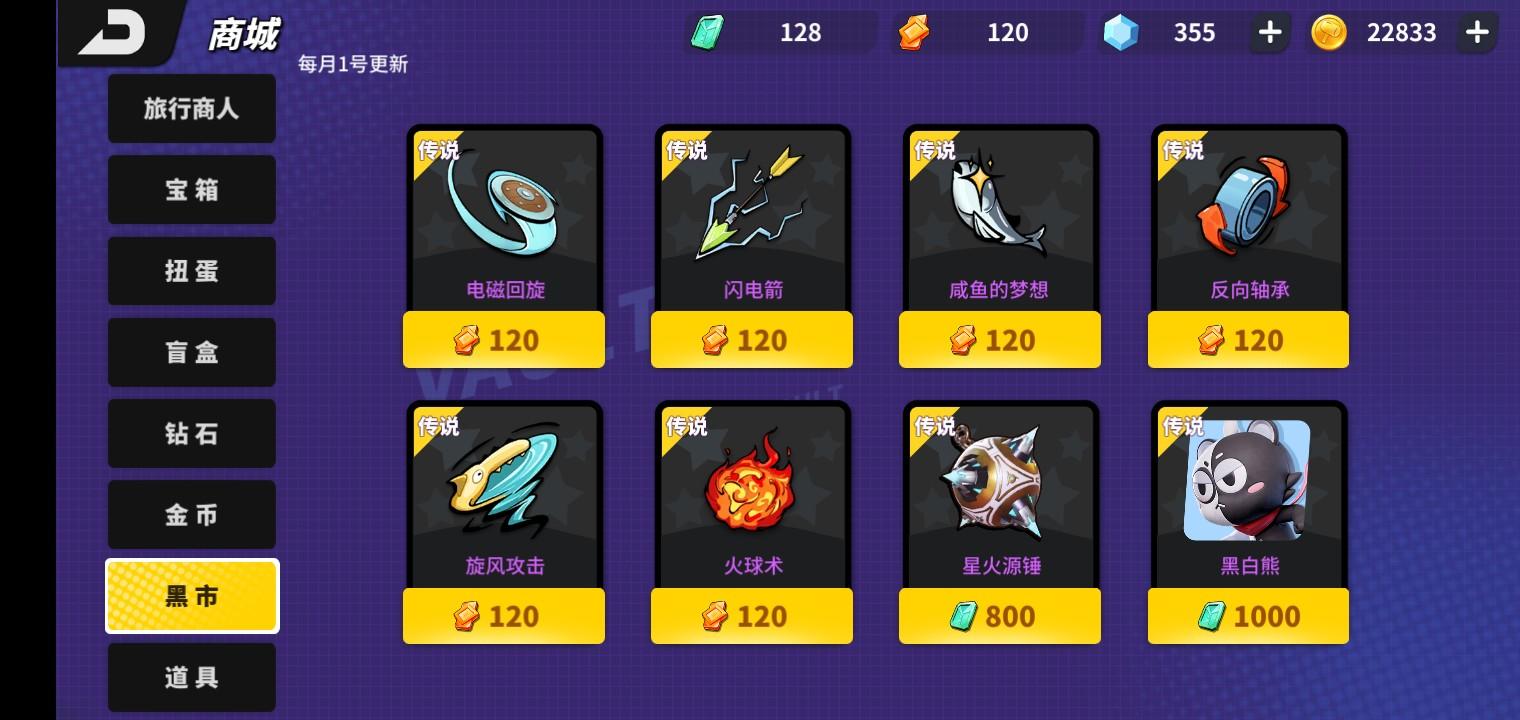Switch to the 宝箱 shop category
Viewport: 1520px width, 720px height.
tap(191, 189)
